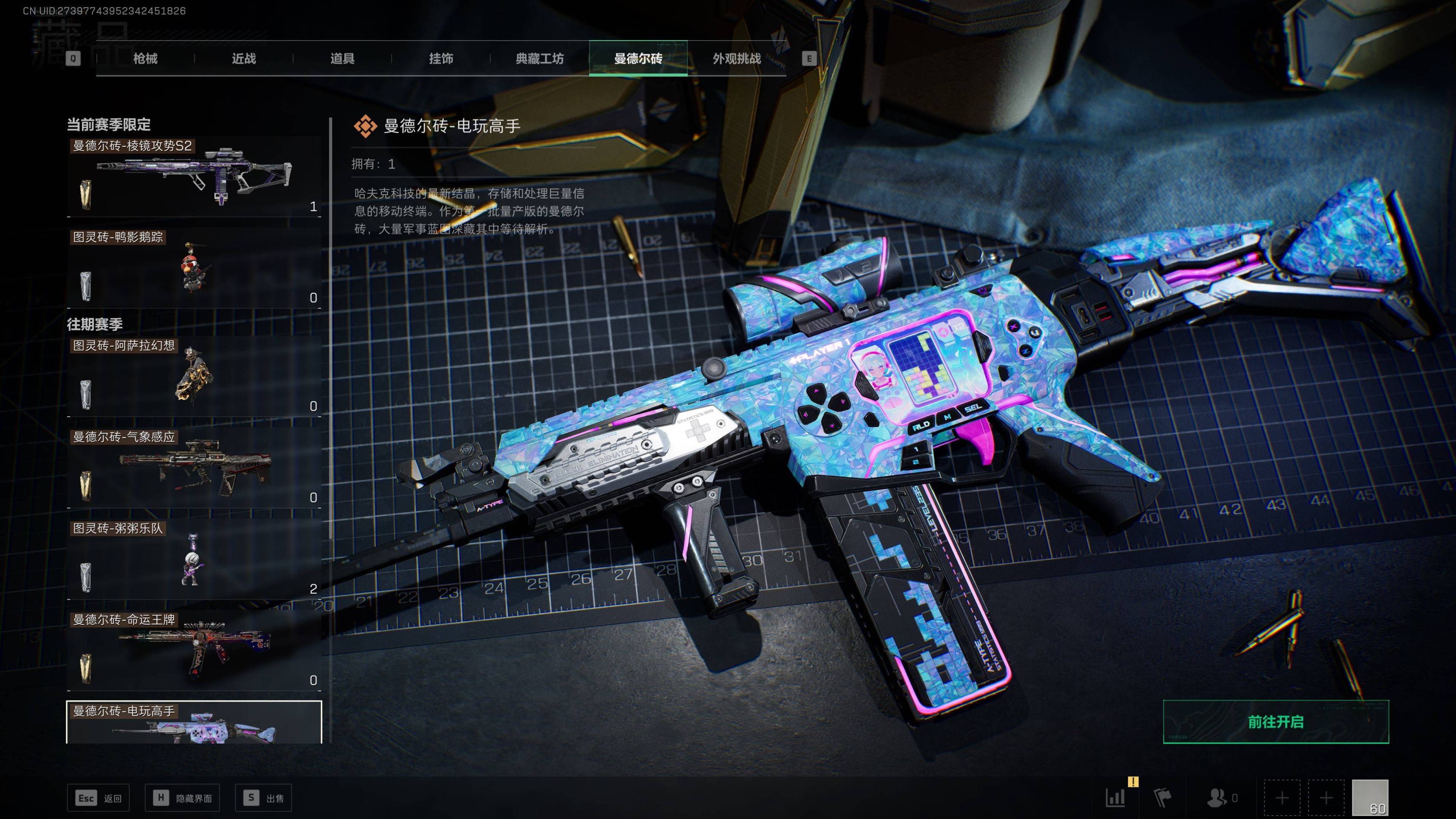This screenshot has width=1456, height=819.
Task: Open the 近战 tab
Action: click(x=244, y=59)
